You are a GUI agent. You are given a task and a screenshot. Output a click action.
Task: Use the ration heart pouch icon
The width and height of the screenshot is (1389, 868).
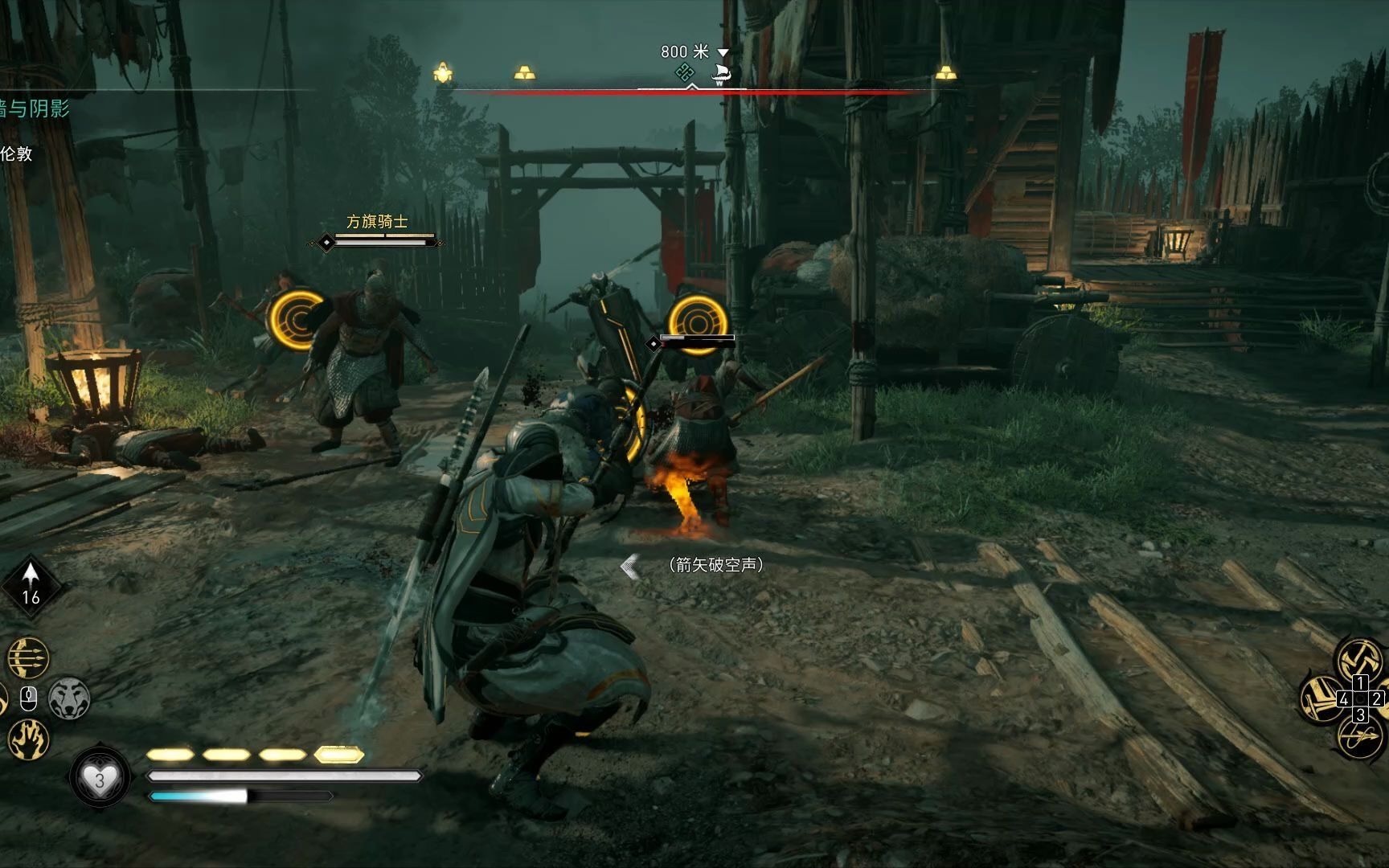[100, 779]
